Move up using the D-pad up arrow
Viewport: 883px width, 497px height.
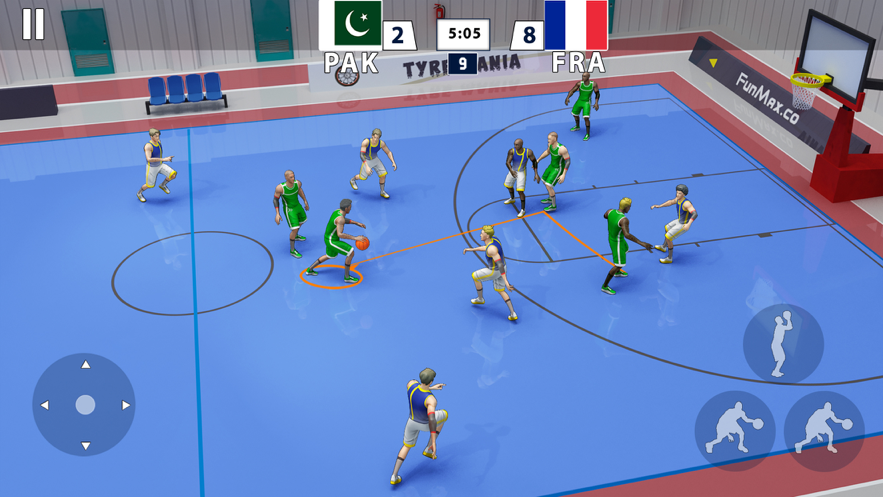85,366
